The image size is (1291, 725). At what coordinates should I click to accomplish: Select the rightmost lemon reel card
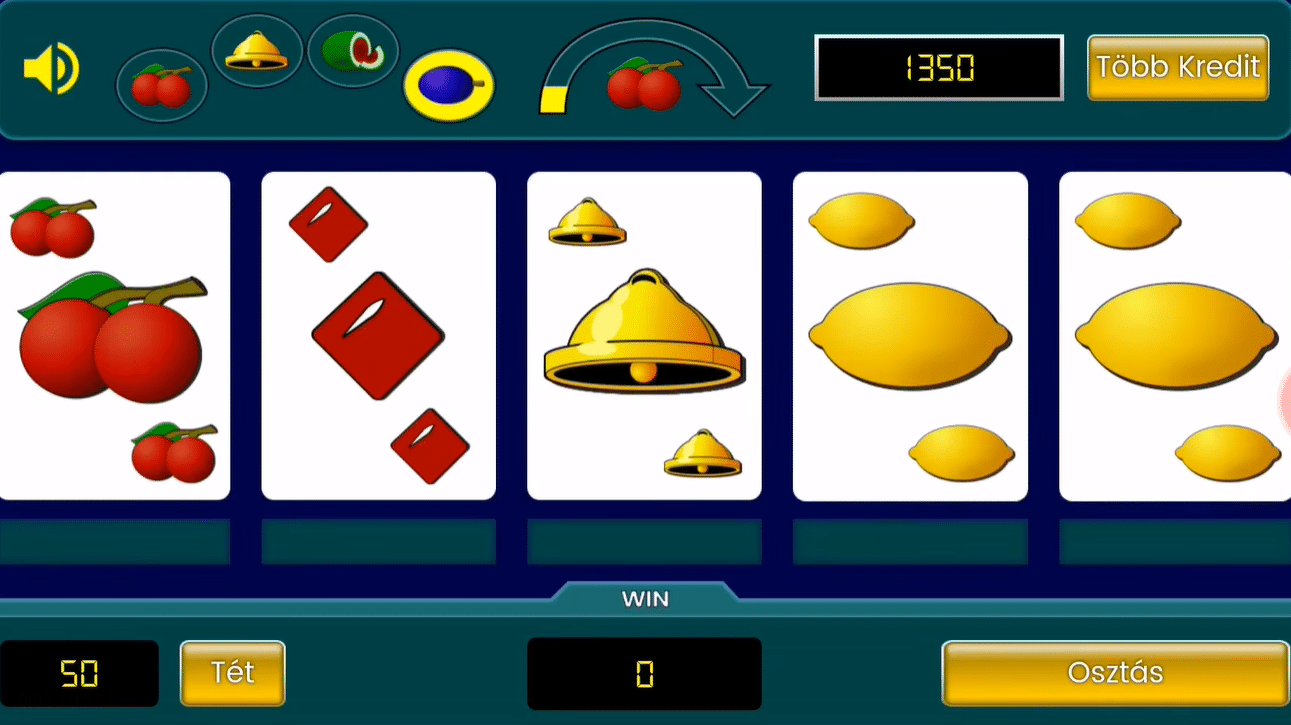click(1173, 334)
